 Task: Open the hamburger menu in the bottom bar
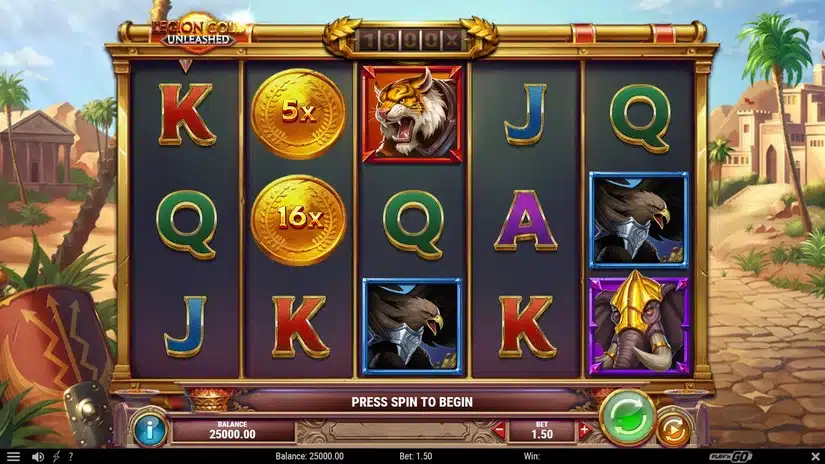coord(13,457)
